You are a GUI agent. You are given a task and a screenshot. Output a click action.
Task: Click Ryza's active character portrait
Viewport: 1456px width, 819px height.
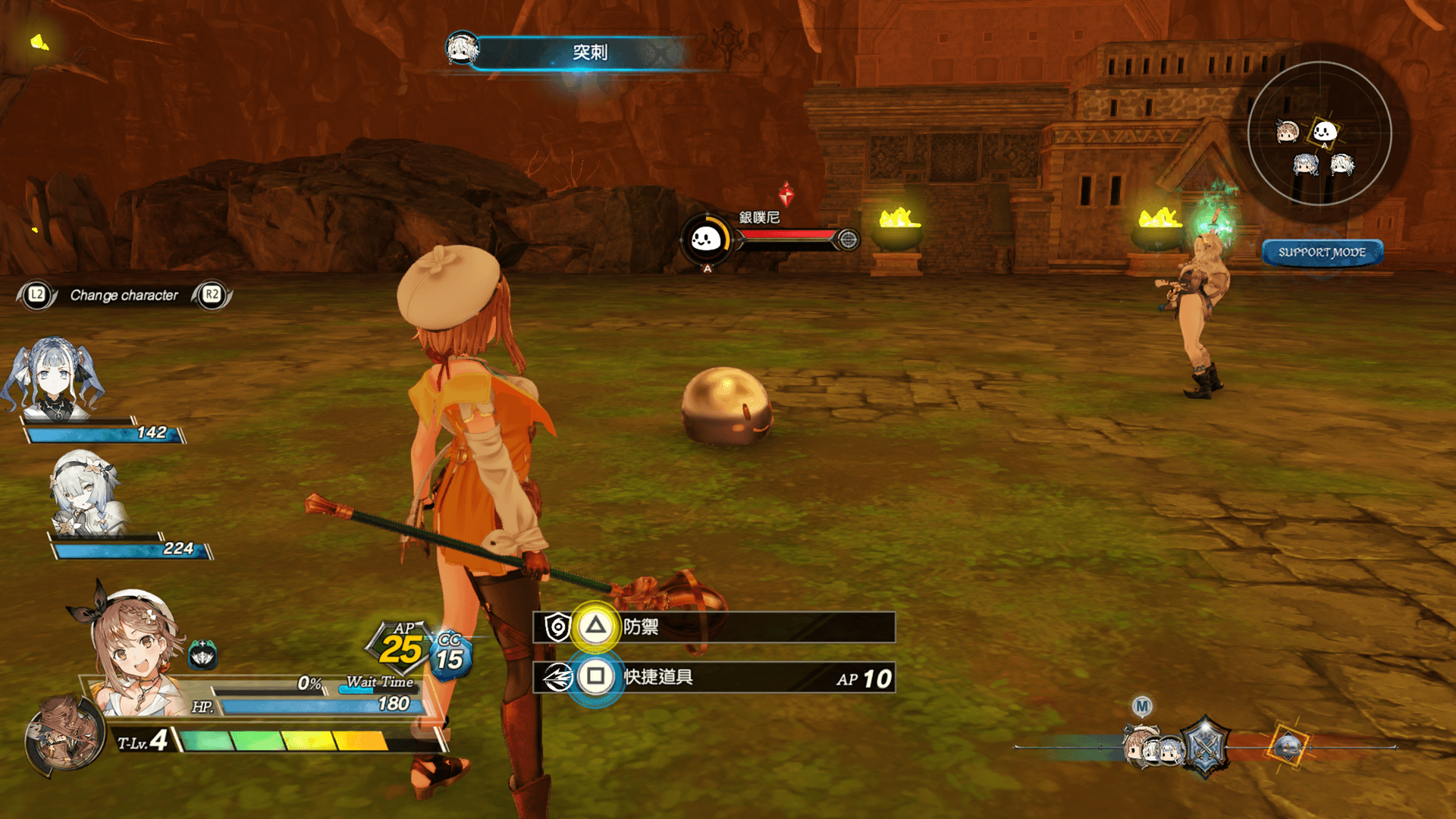click(136, 652)
